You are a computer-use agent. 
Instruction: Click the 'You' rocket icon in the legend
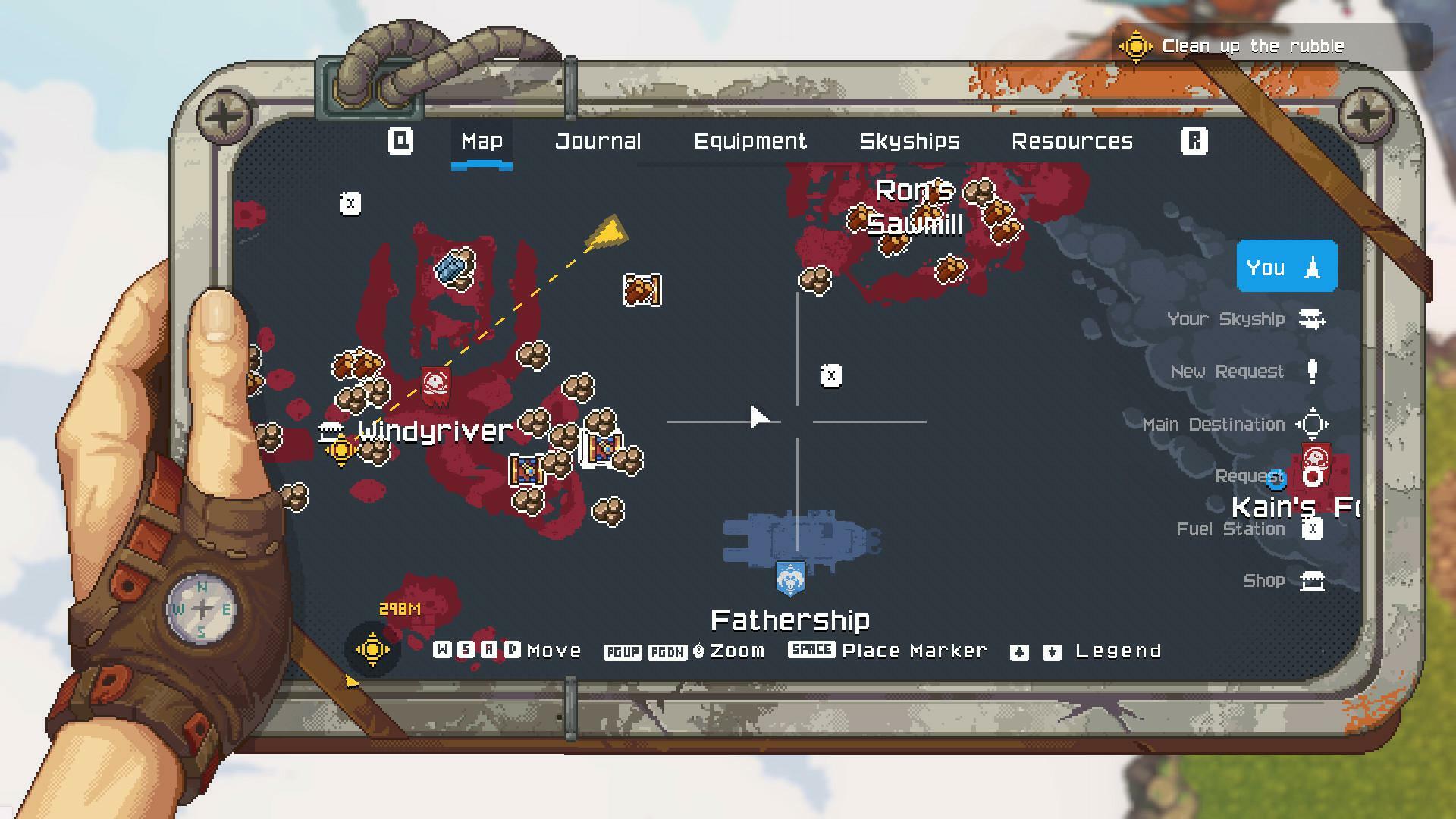click(x=1311, y=266)
